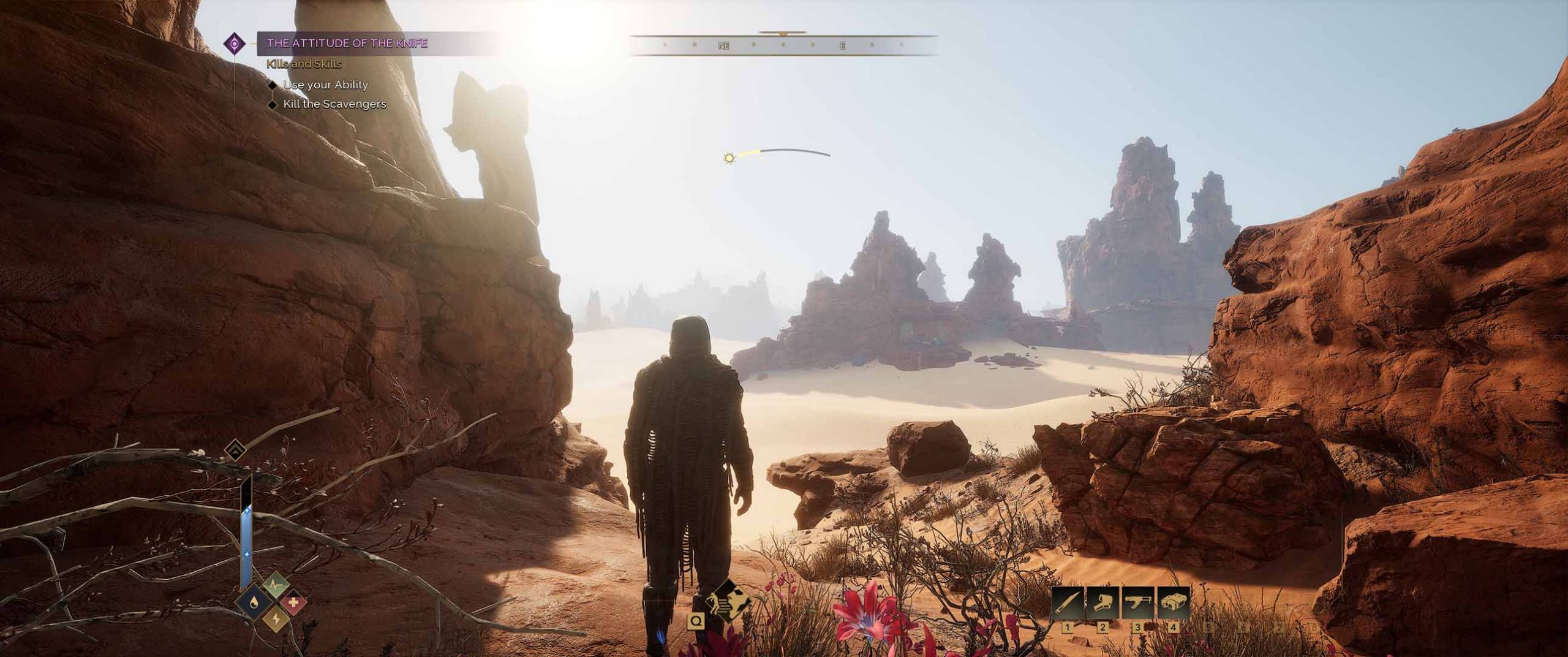The width and height of the screenshot is (1568, 657).
Task: Click the yellow lightning bolt icon
Action: [x=276, y=620]
